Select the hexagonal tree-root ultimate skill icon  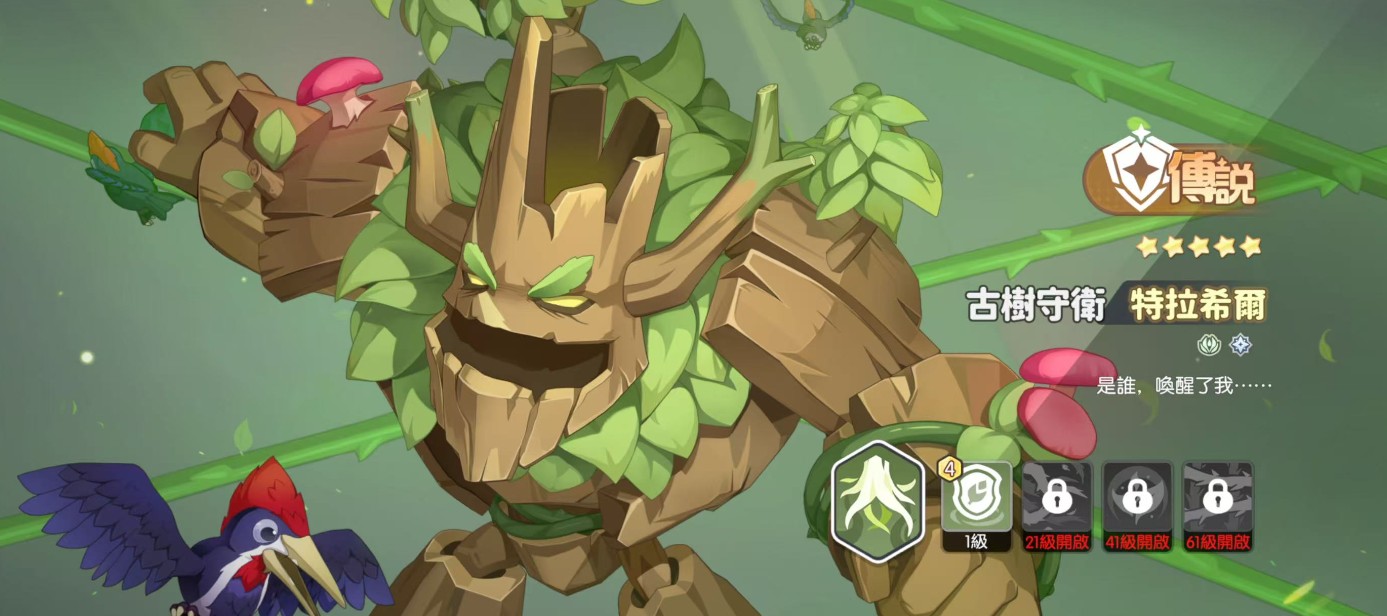pos(877,500)
